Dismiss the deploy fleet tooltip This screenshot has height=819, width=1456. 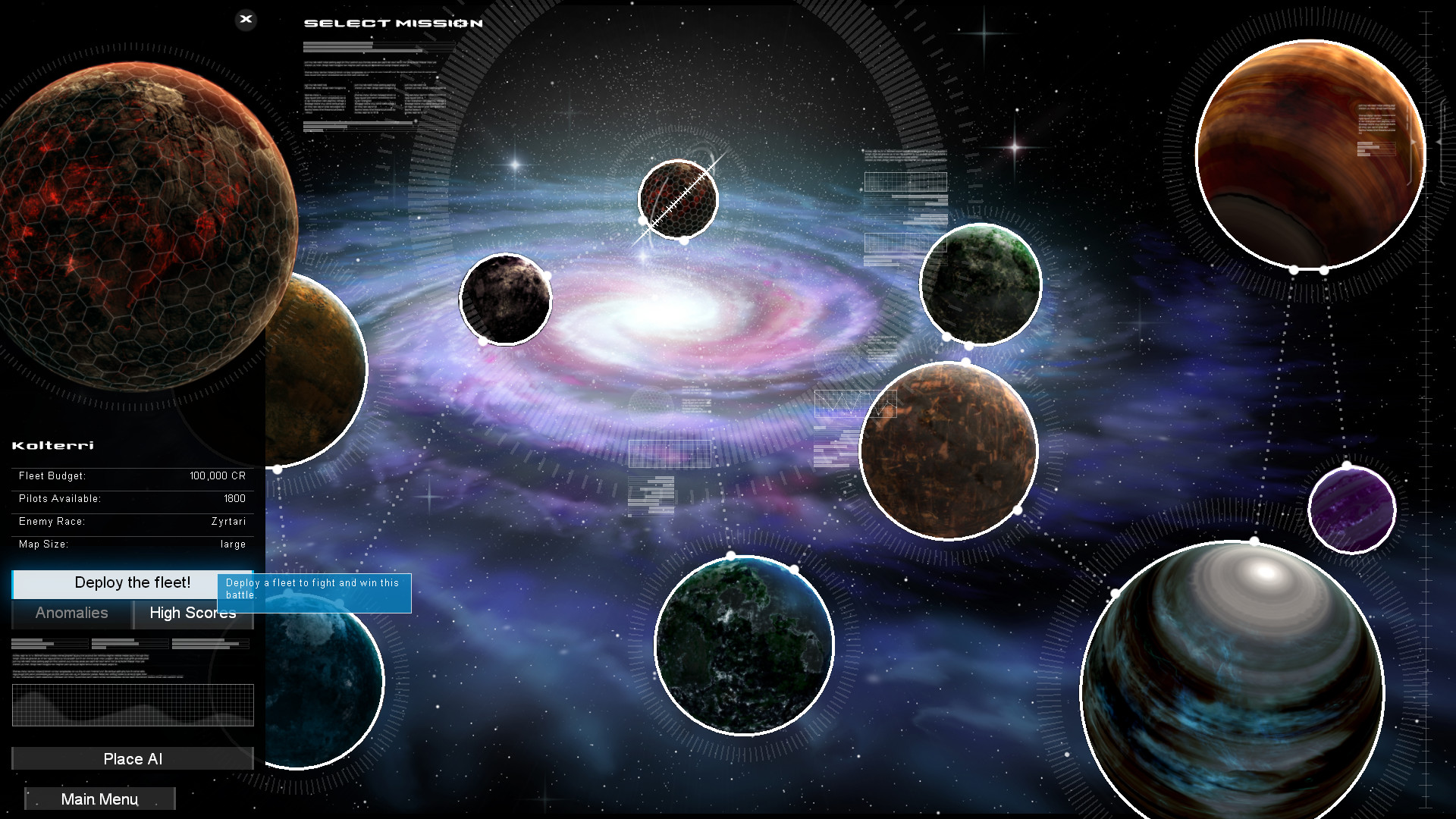click(x=315, y=592)
